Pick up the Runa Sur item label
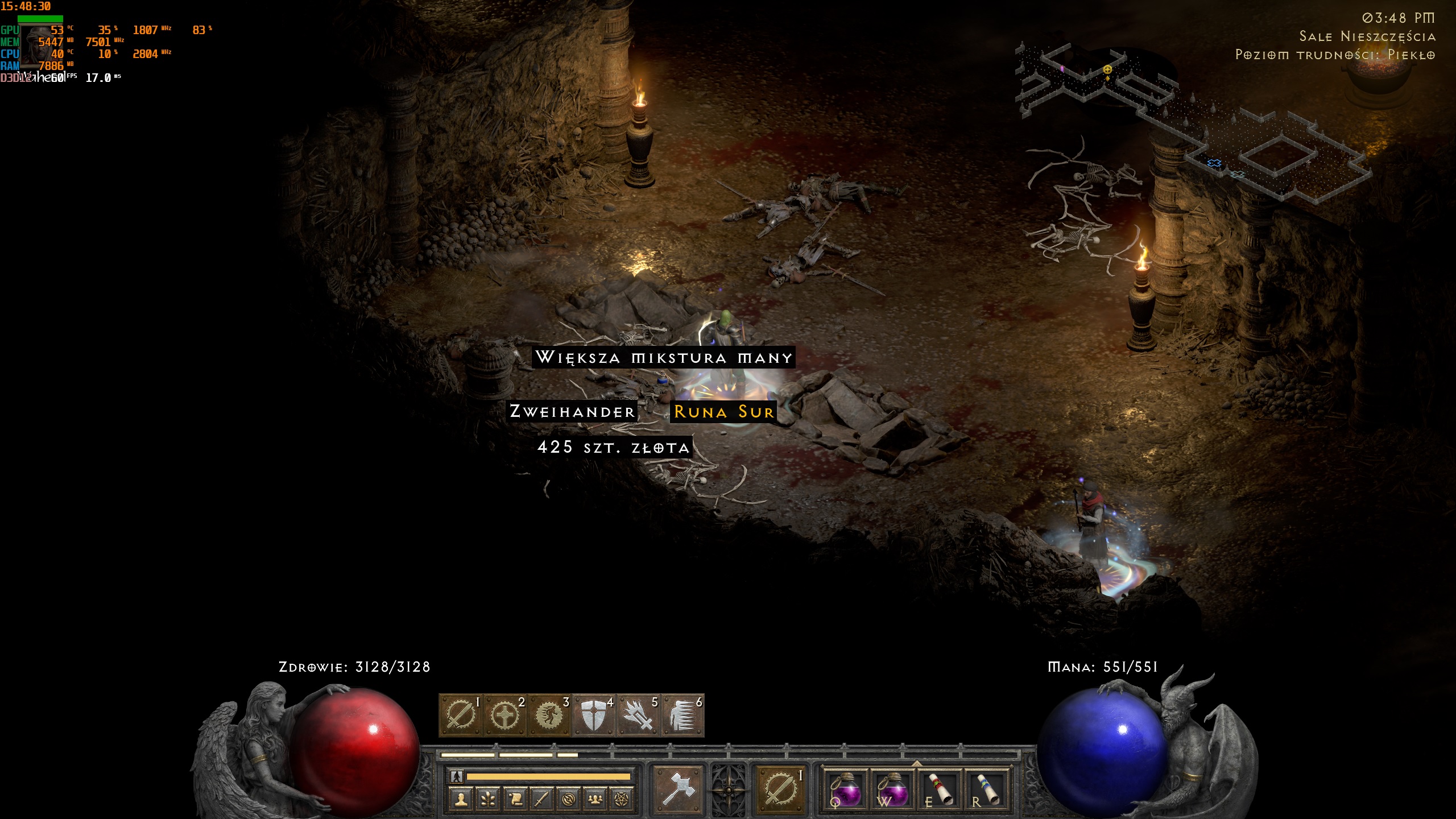 point(723,412)
